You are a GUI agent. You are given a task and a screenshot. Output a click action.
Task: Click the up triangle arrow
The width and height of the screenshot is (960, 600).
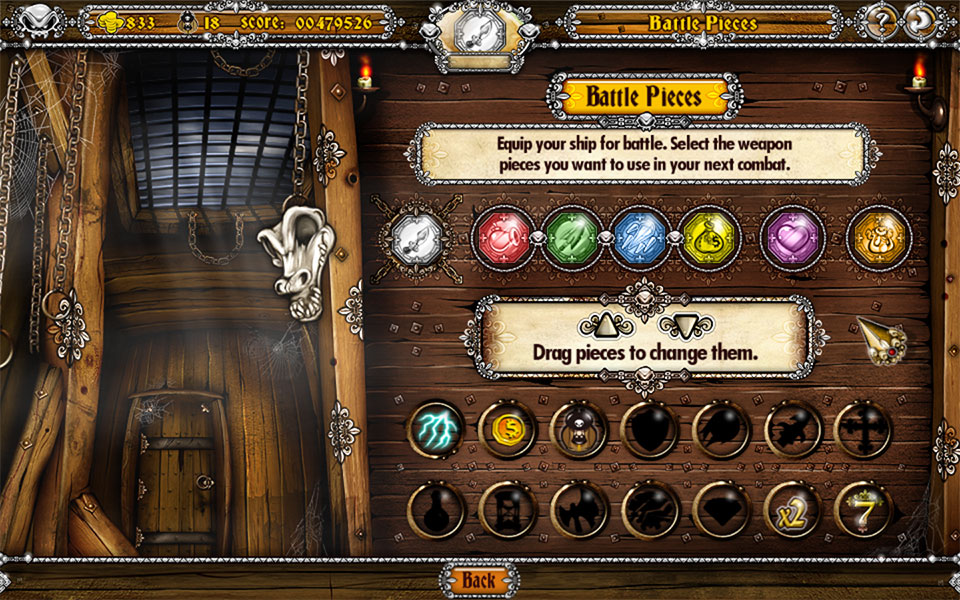(x=607, y=324)
